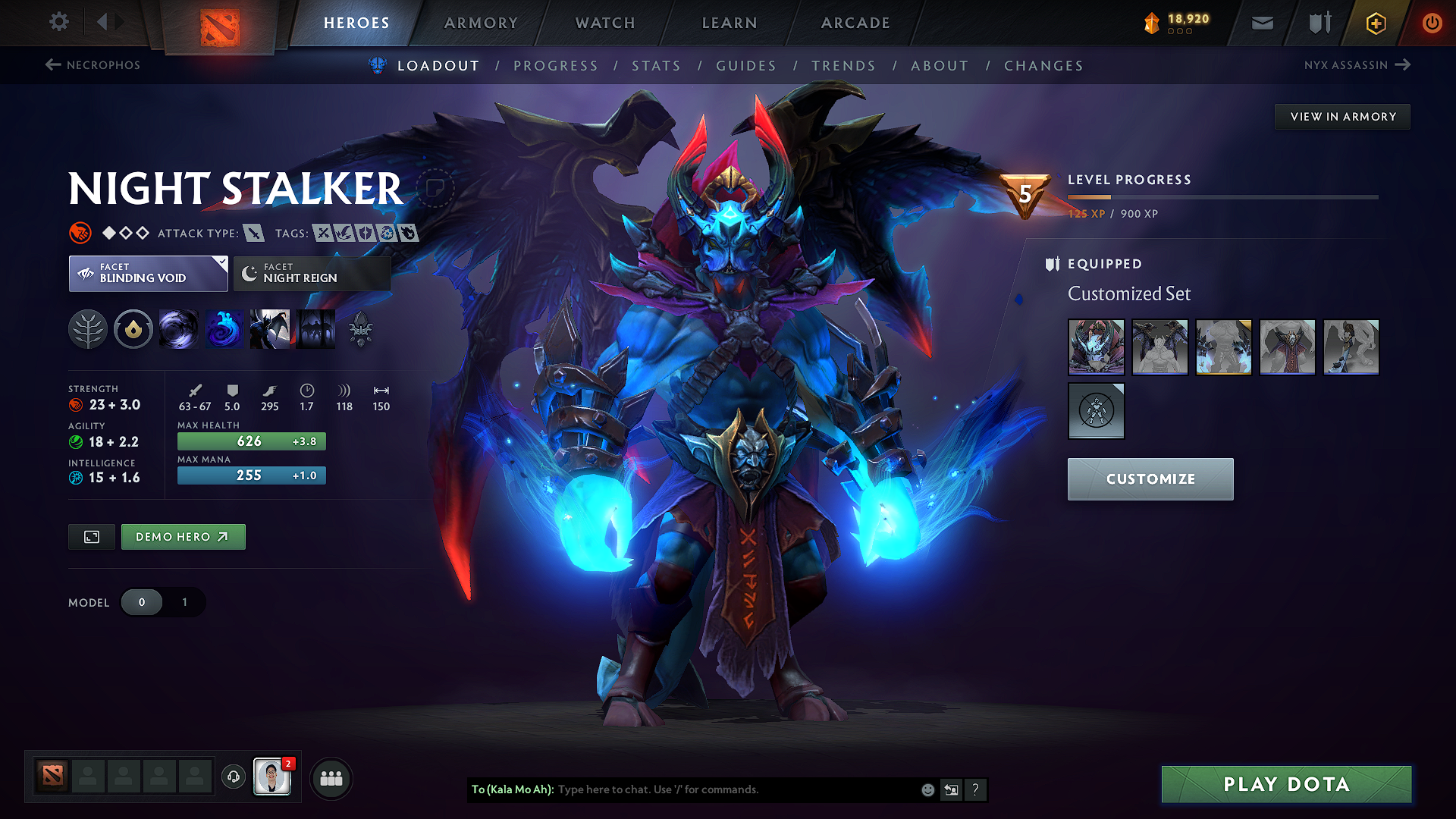Open the ARMORY menu
The height and width of the screenshot is (819, 1456).
coord(481,23)
